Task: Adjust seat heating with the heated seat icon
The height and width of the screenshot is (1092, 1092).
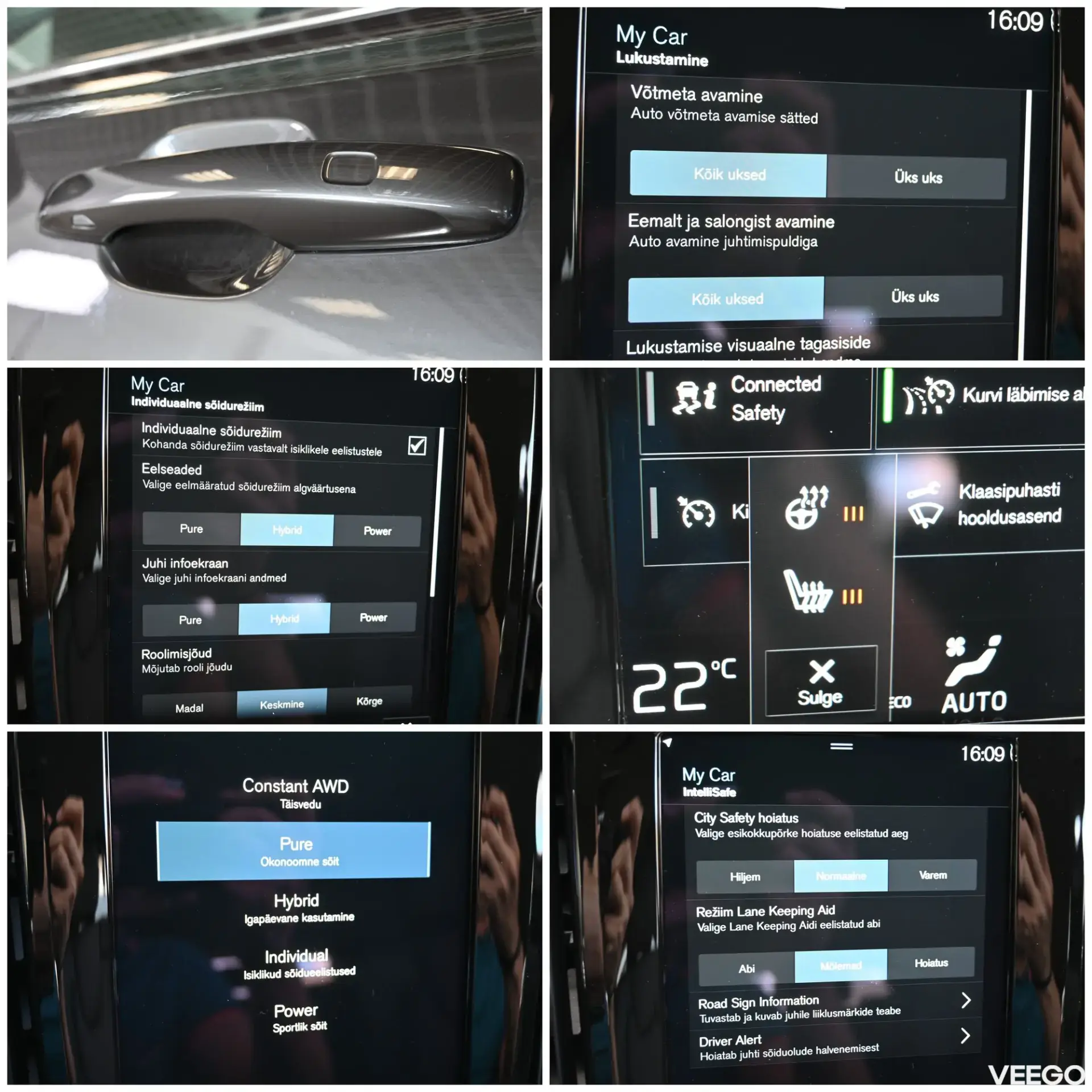Action: coord(808,593)
